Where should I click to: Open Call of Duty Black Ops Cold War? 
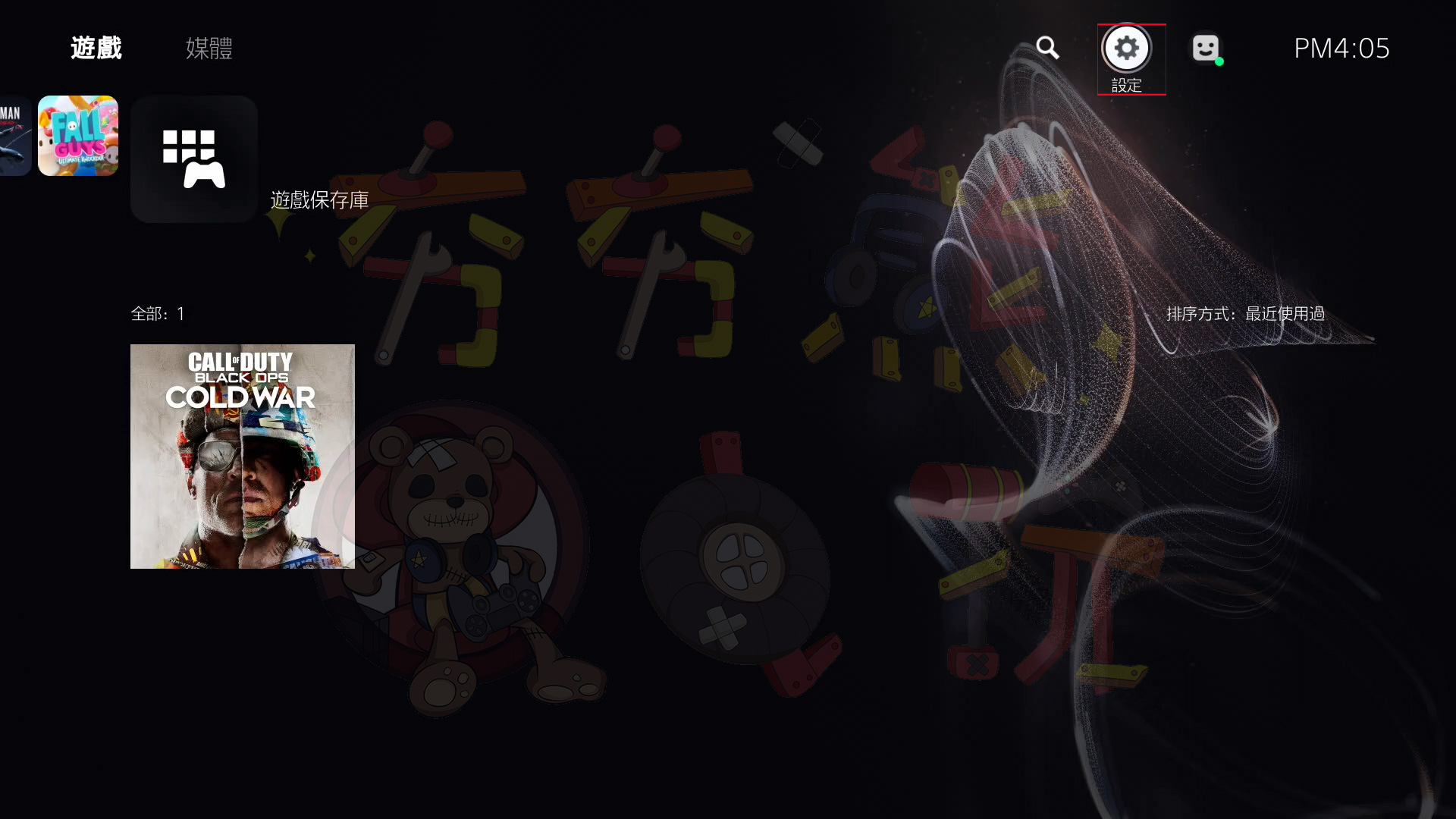(242, 456)
